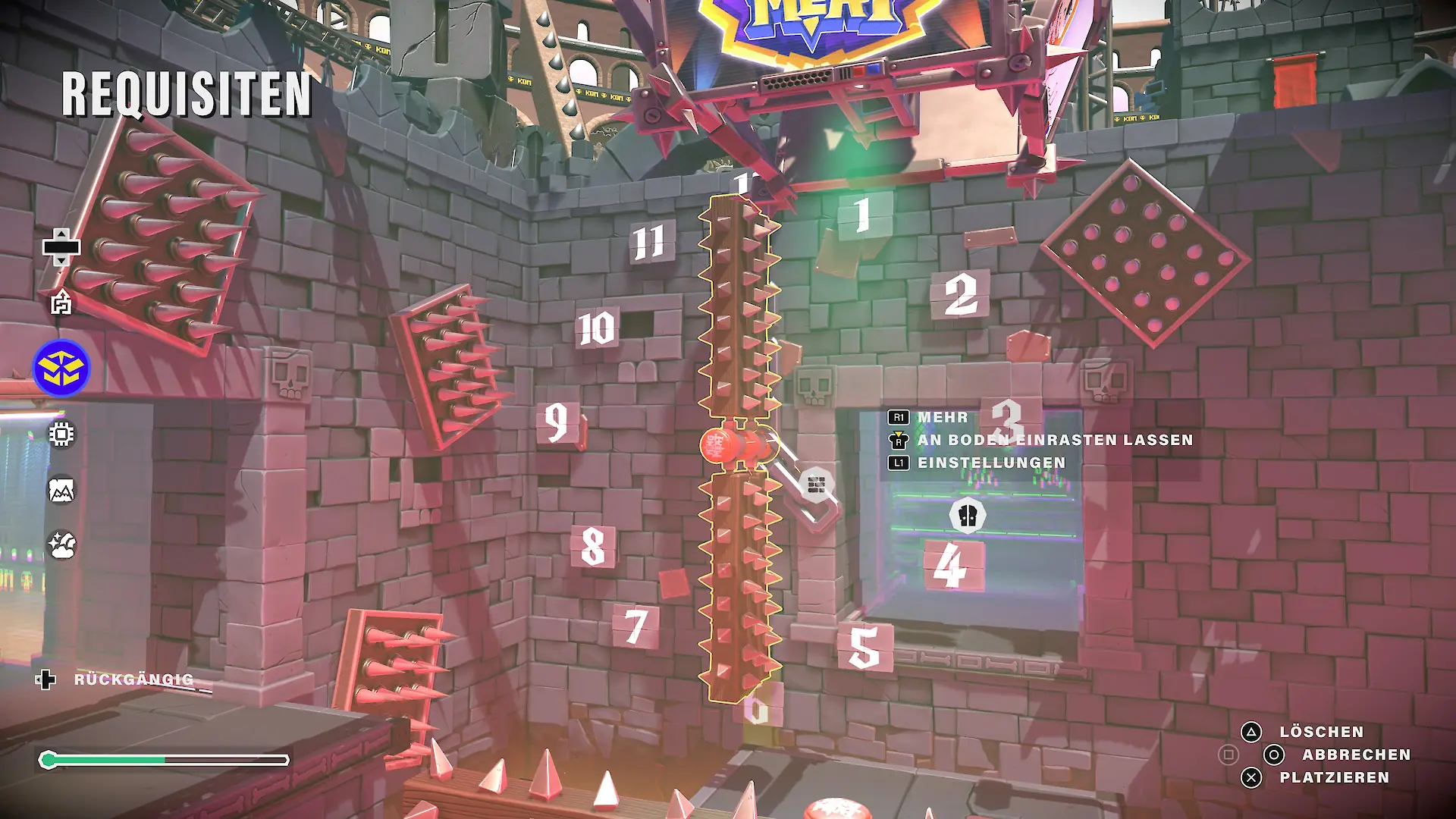Select the moon and sparkles category icon
Viewport: 1456px width, 819px height.
click(61, 544)
